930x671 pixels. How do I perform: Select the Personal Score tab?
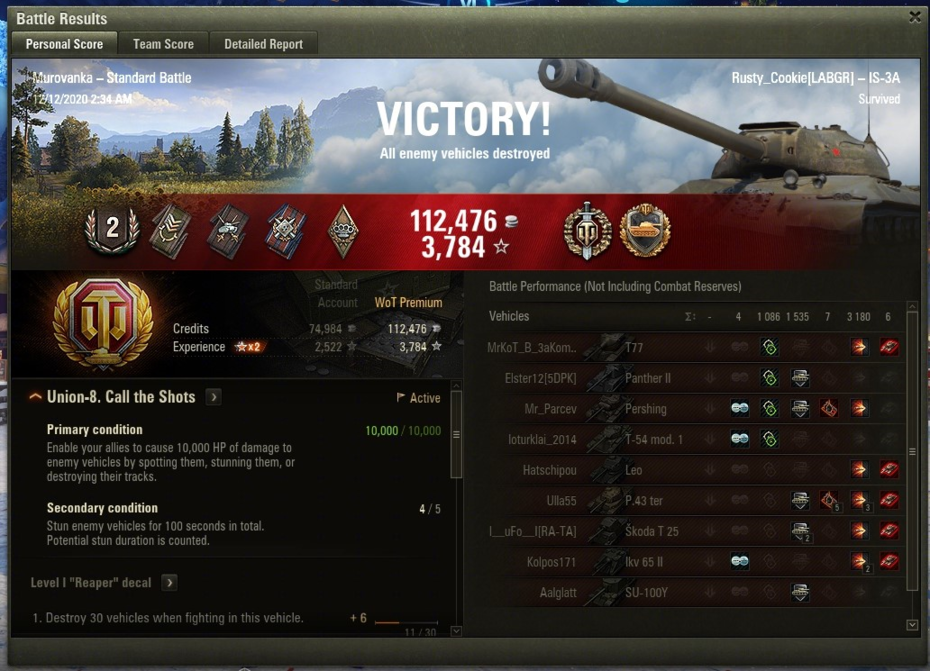coord(64,44)
